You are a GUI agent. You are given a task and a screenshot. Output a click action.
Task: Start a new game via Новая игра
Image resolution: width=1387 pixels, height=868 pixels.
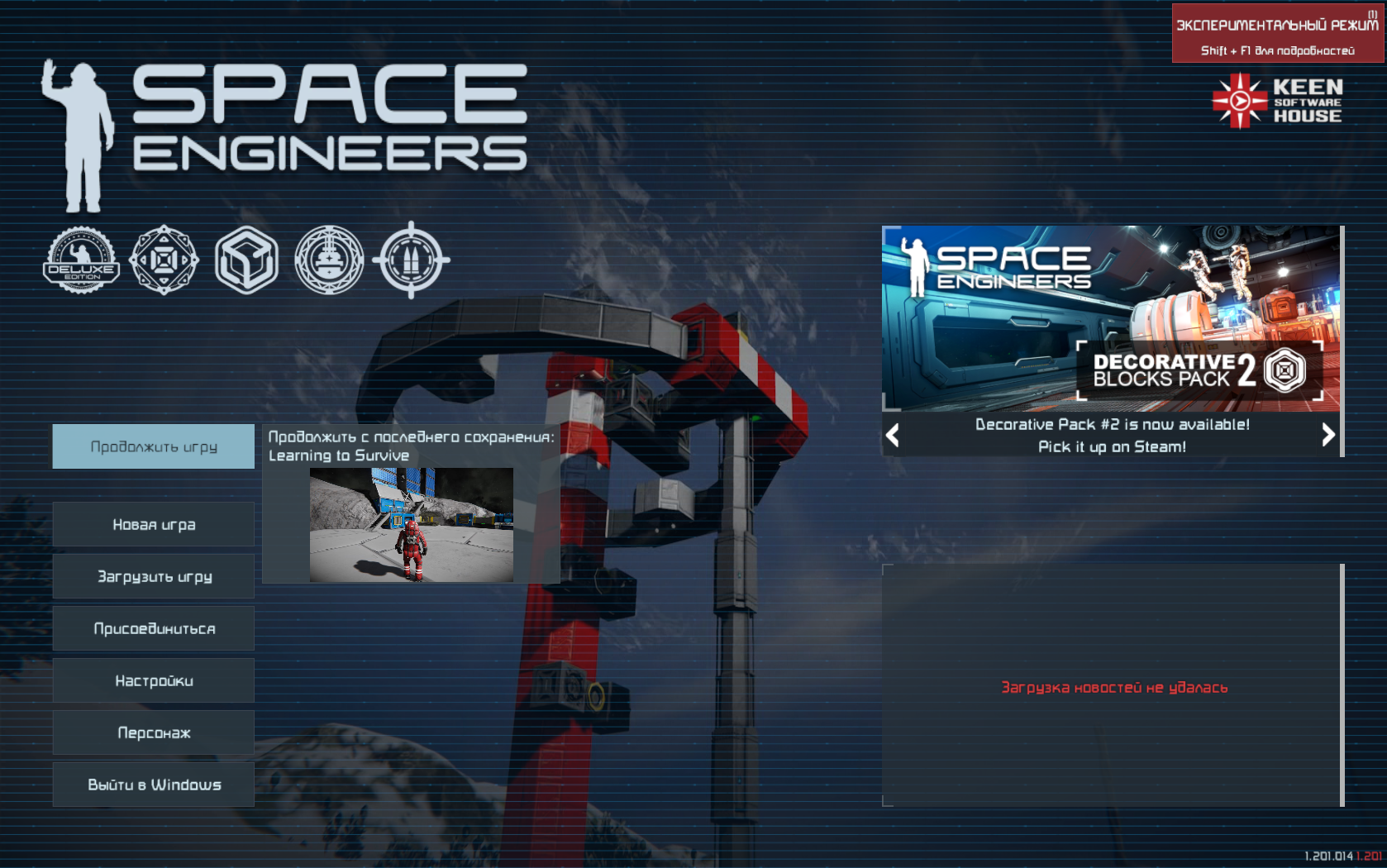[154, 524]
